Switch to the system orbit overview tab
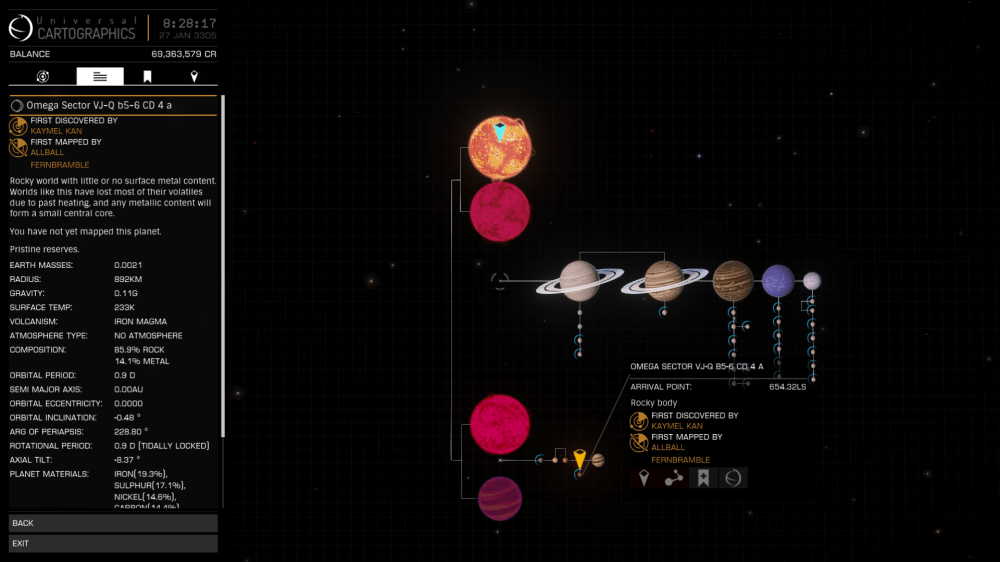Viewport: 1000px width, 562px height. point(43,77)
